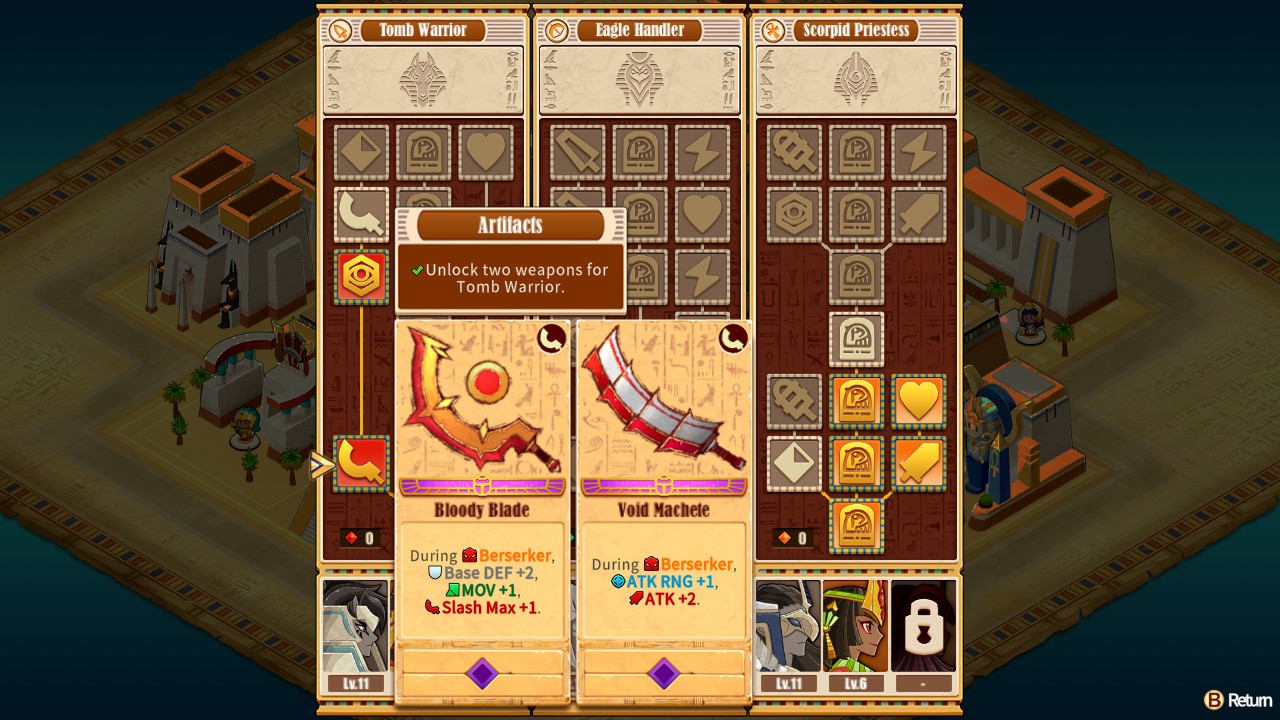Select the golden sword node for Scorpid Priestess

tap(919, 463)
